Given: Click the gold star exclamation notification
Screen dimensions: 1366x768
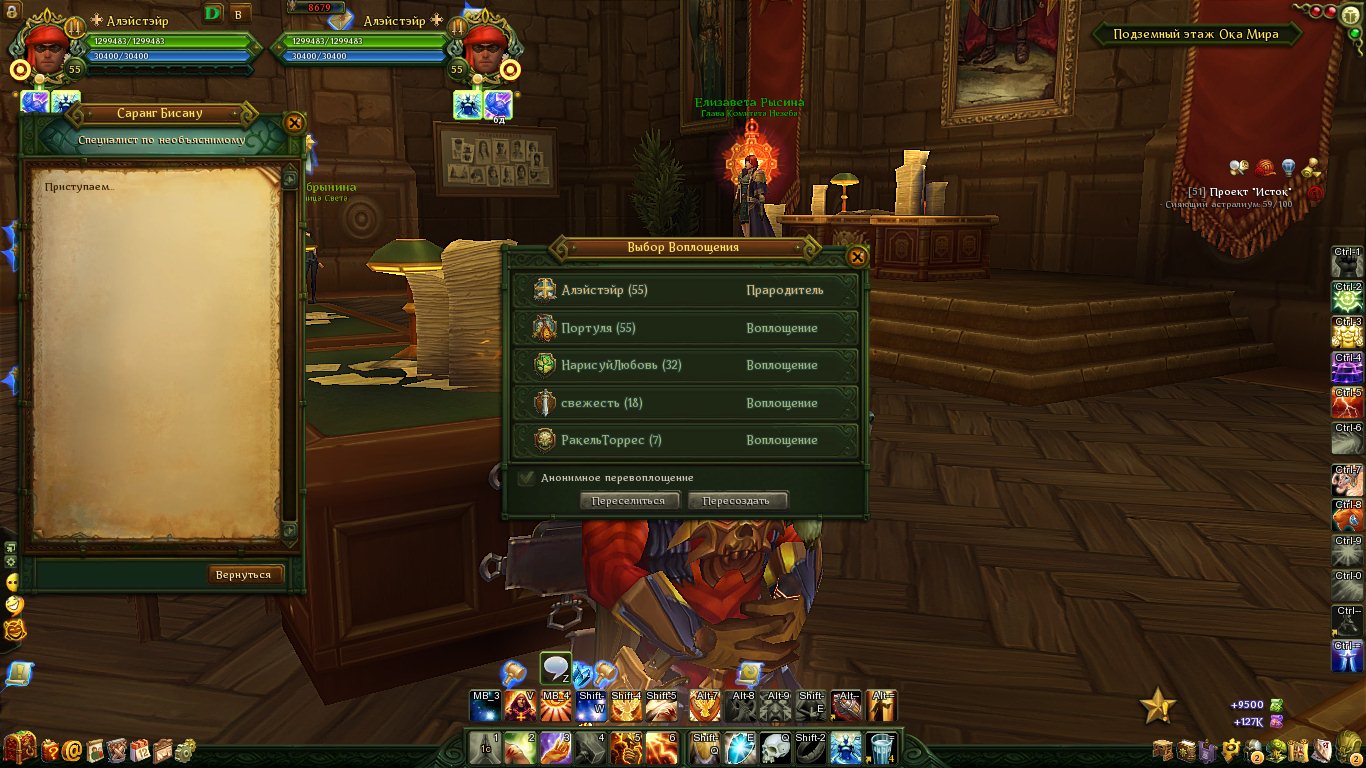Looking at the screenshot, I should (x=1159, y=706).
